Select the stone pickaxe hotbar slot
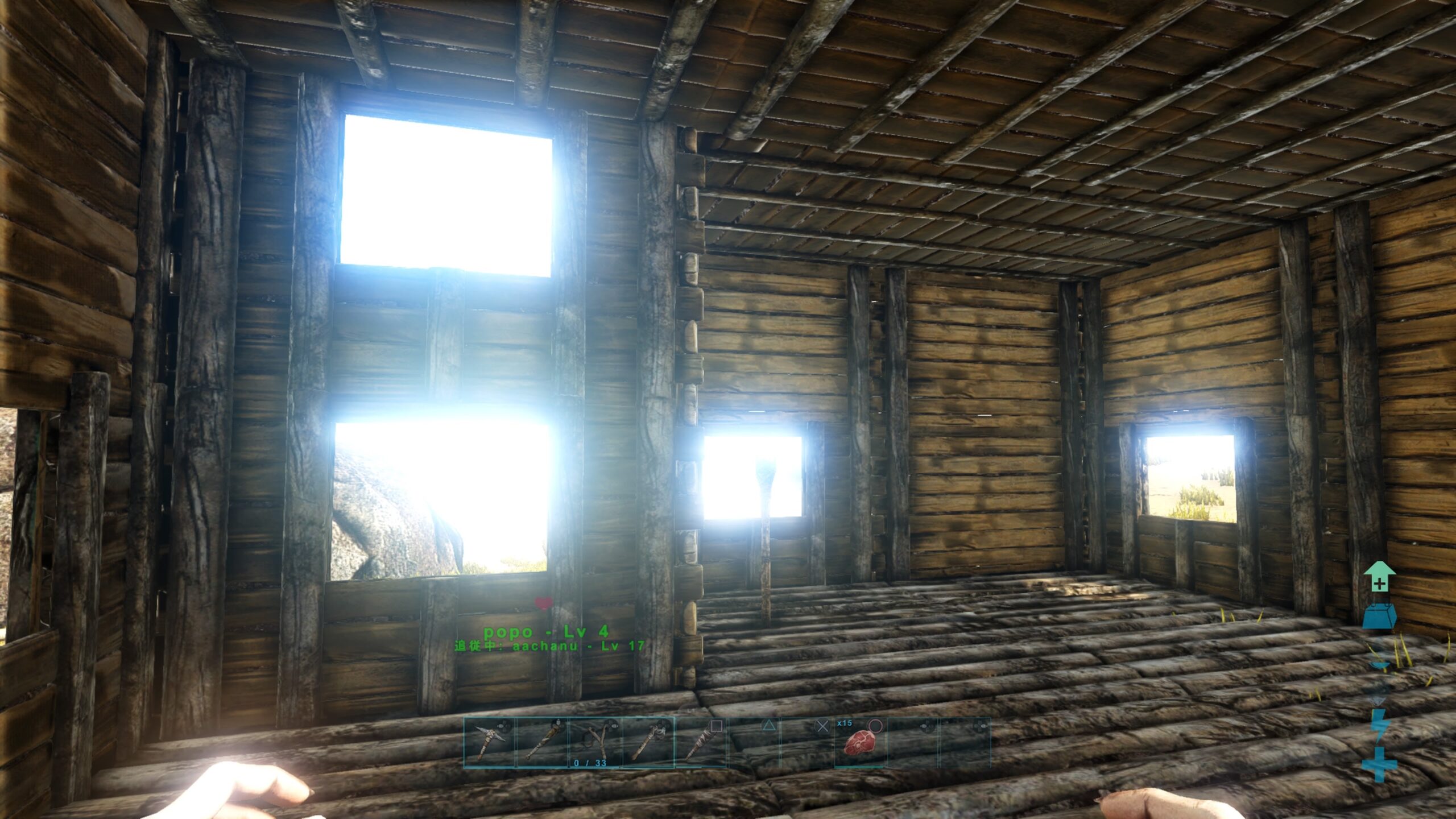Viewport: 1456px width, 819px height. click(489, 743)
